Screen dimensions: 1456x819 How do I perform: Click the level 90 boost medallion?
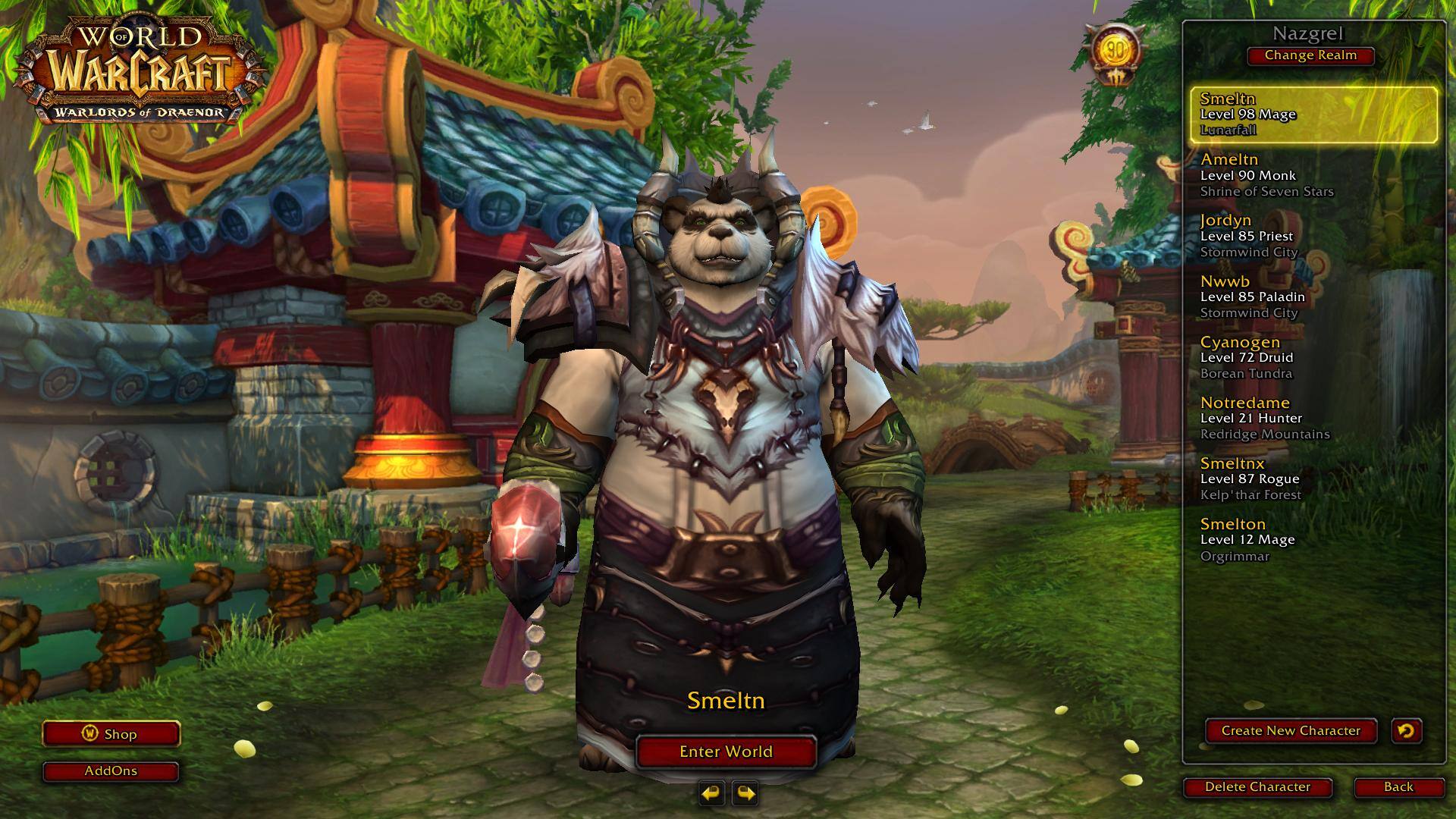1114,53
